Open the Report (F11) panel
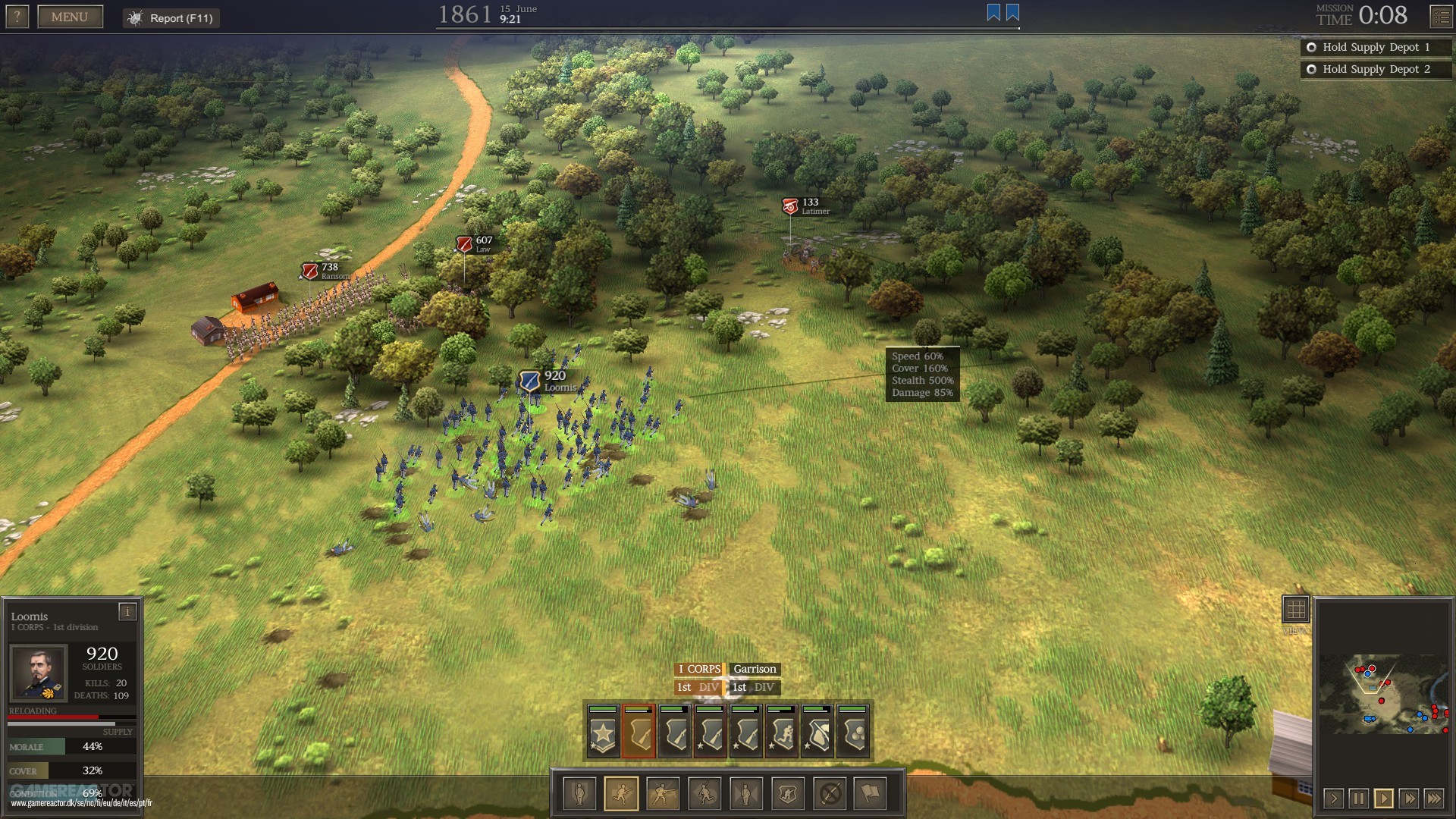Screen dimensions: 1456x819 tap(171, 18)
